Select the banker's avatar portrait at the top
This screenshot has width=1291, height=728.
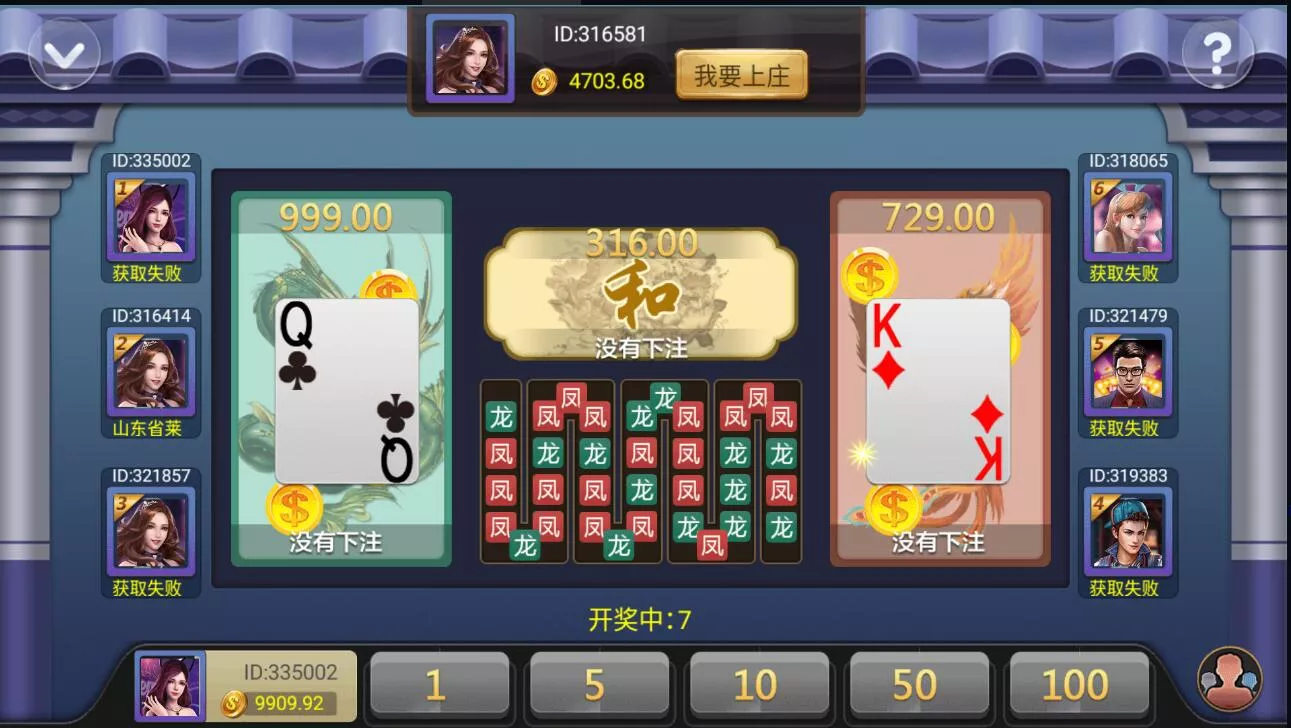click(469, 59)
